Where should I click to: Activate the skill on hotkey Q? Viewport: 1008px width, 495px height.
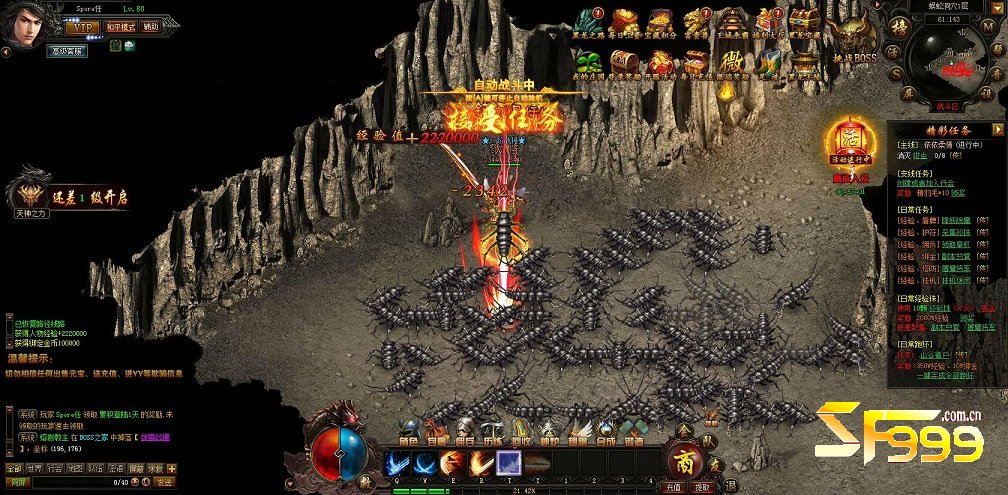(397, 464)
